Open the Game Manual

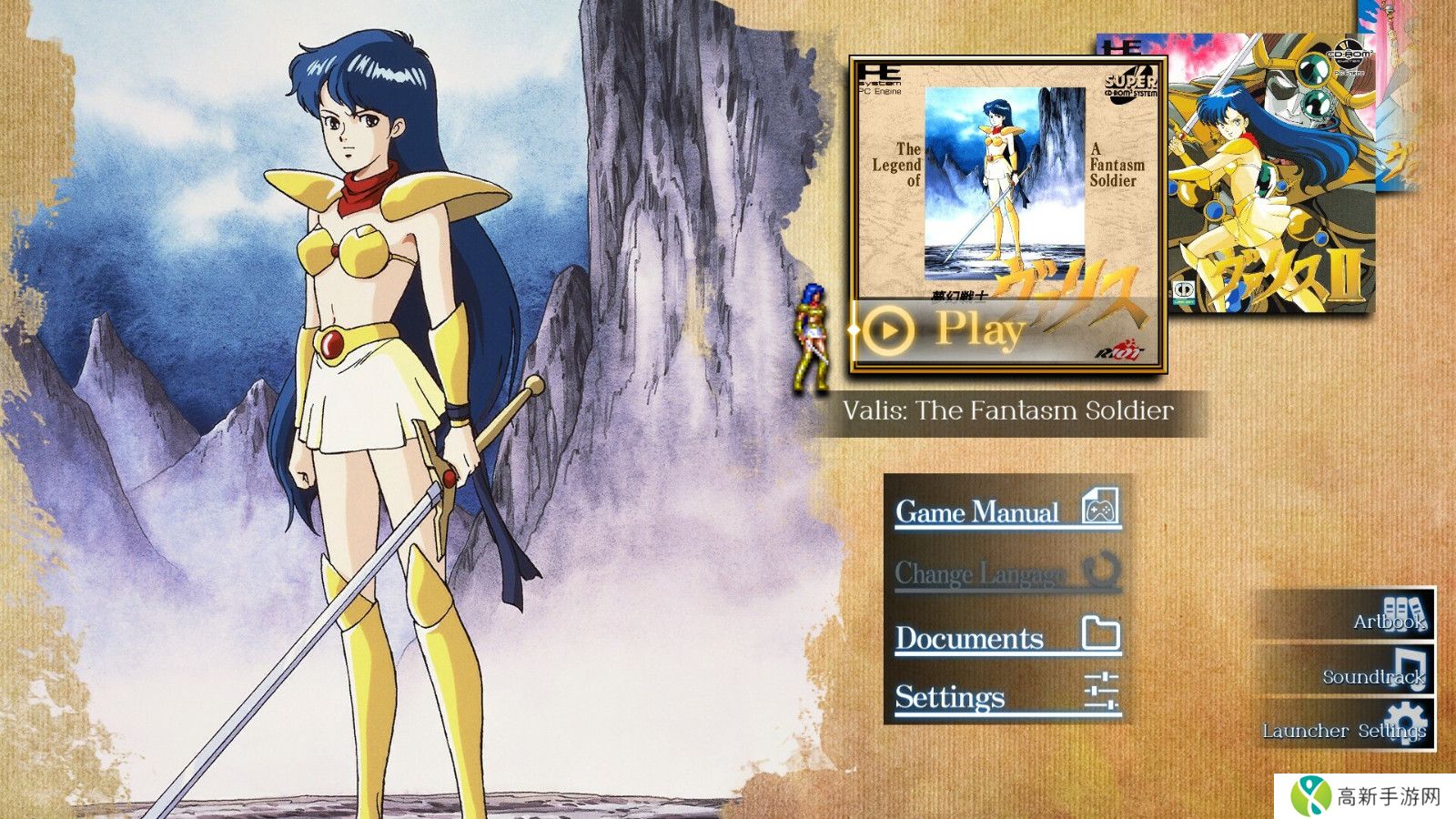[1006, 511]
